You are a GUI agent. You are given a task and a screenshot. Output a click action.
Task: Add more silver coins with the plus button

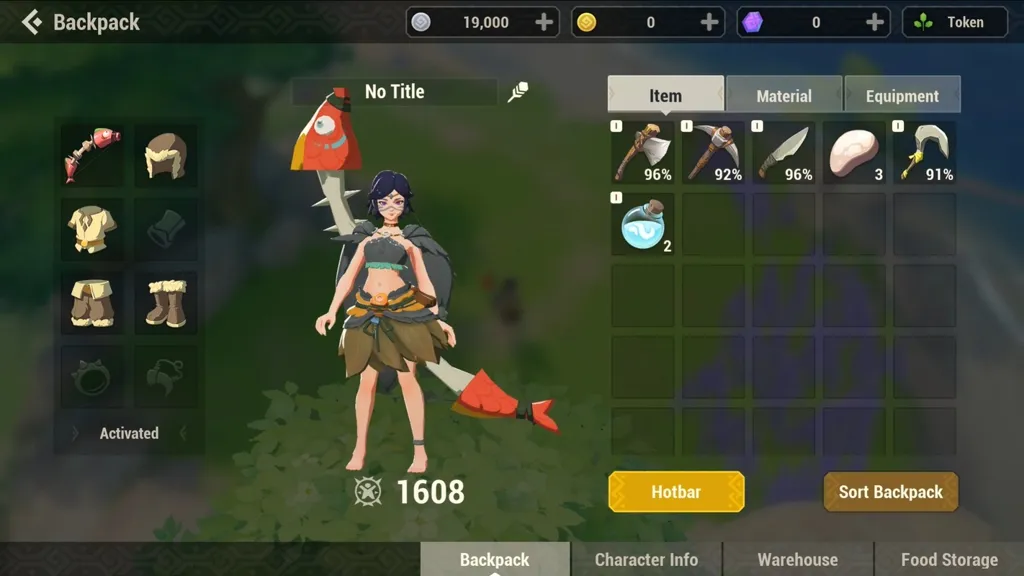coord(544,22)
